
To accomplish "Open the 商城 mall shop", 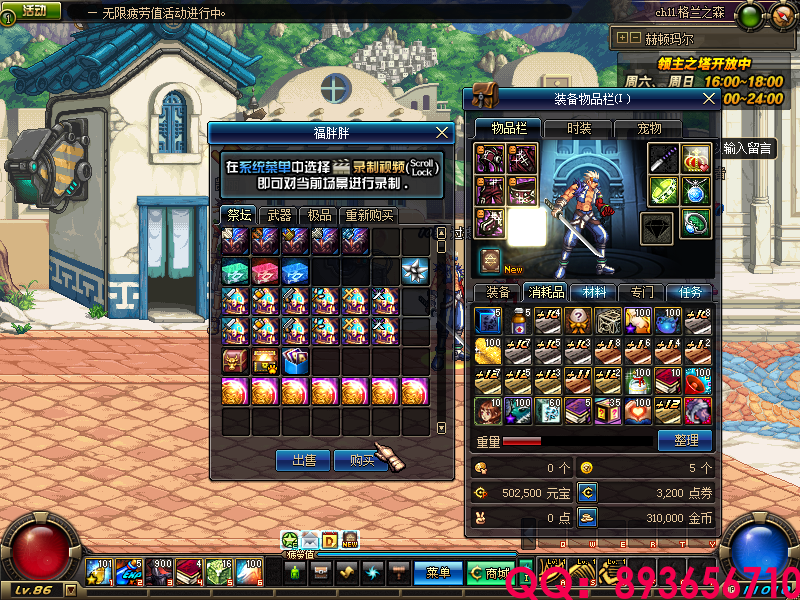I will tap(491, 573).
